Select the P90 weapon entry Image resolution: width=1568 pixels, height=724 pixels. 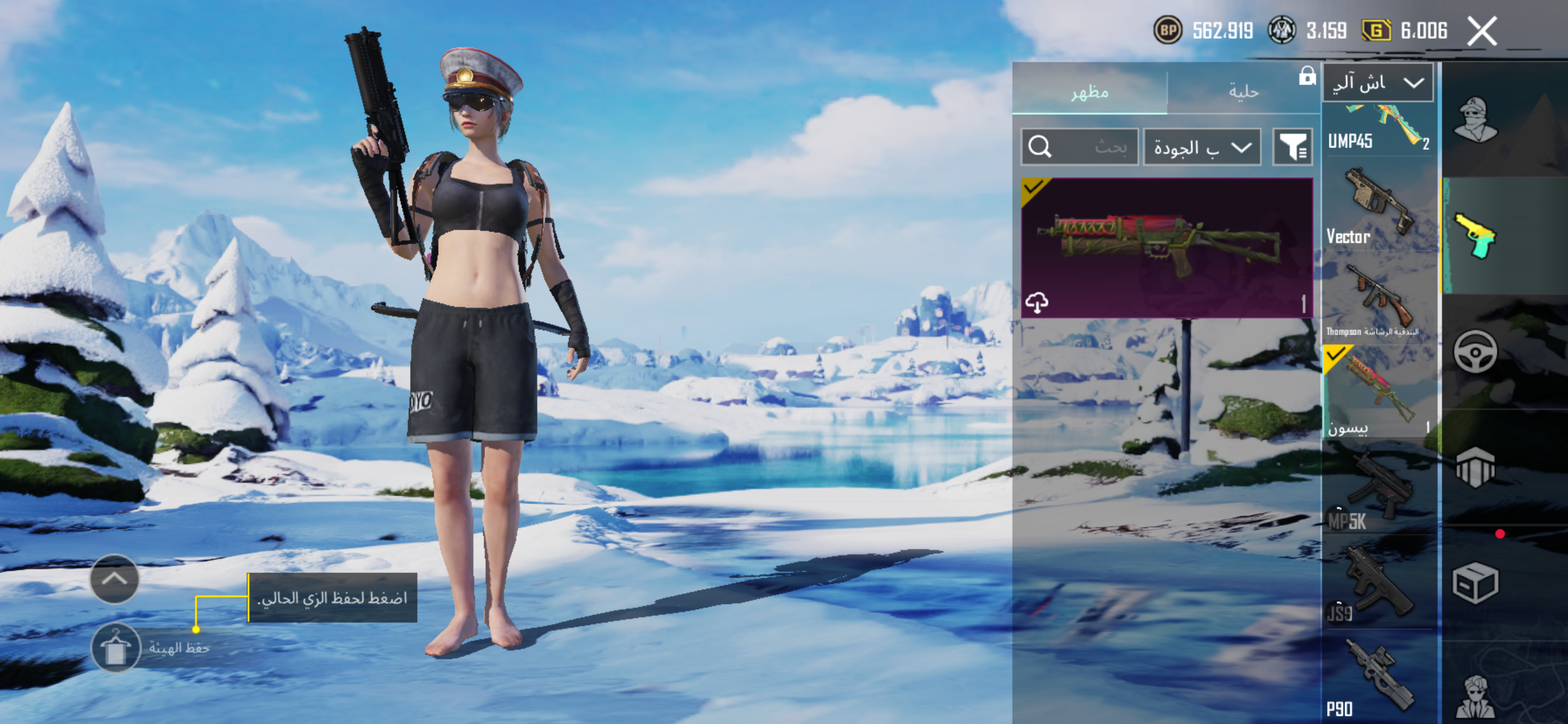[1378, 679]
